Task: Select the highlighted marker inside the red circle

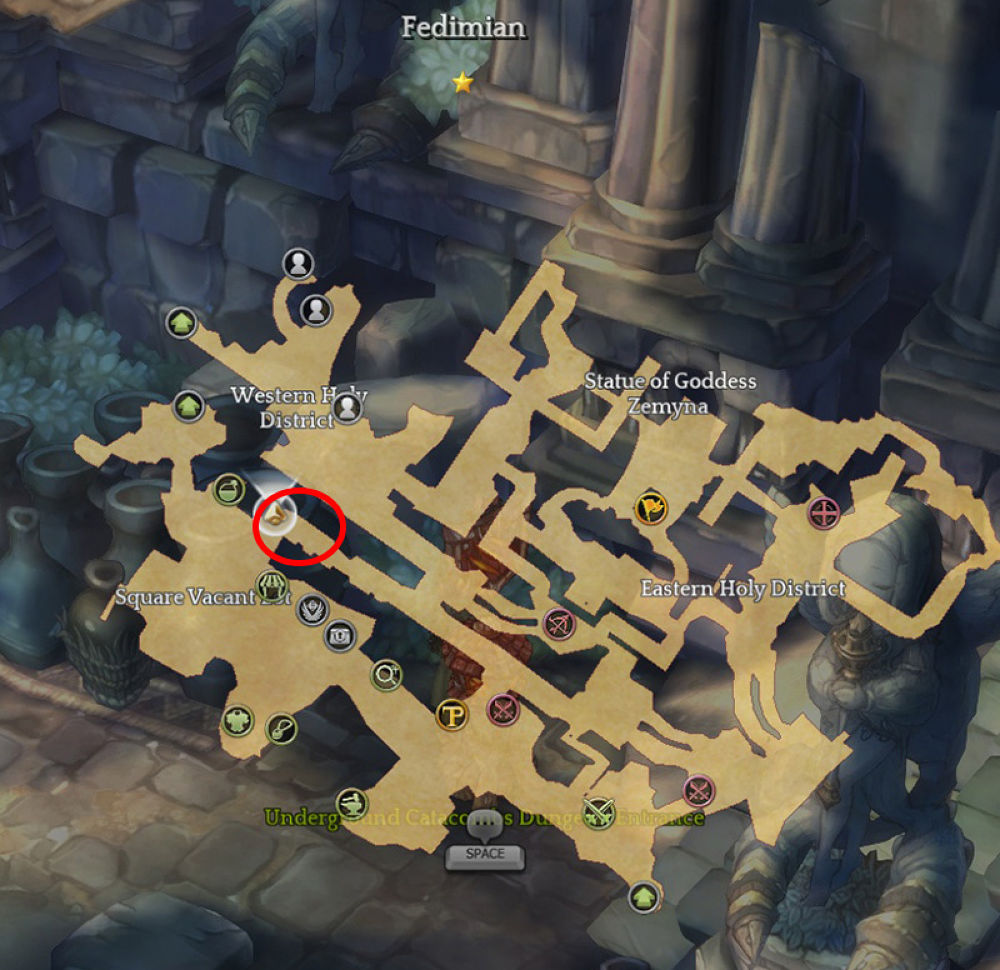Action: pos(277,515)
